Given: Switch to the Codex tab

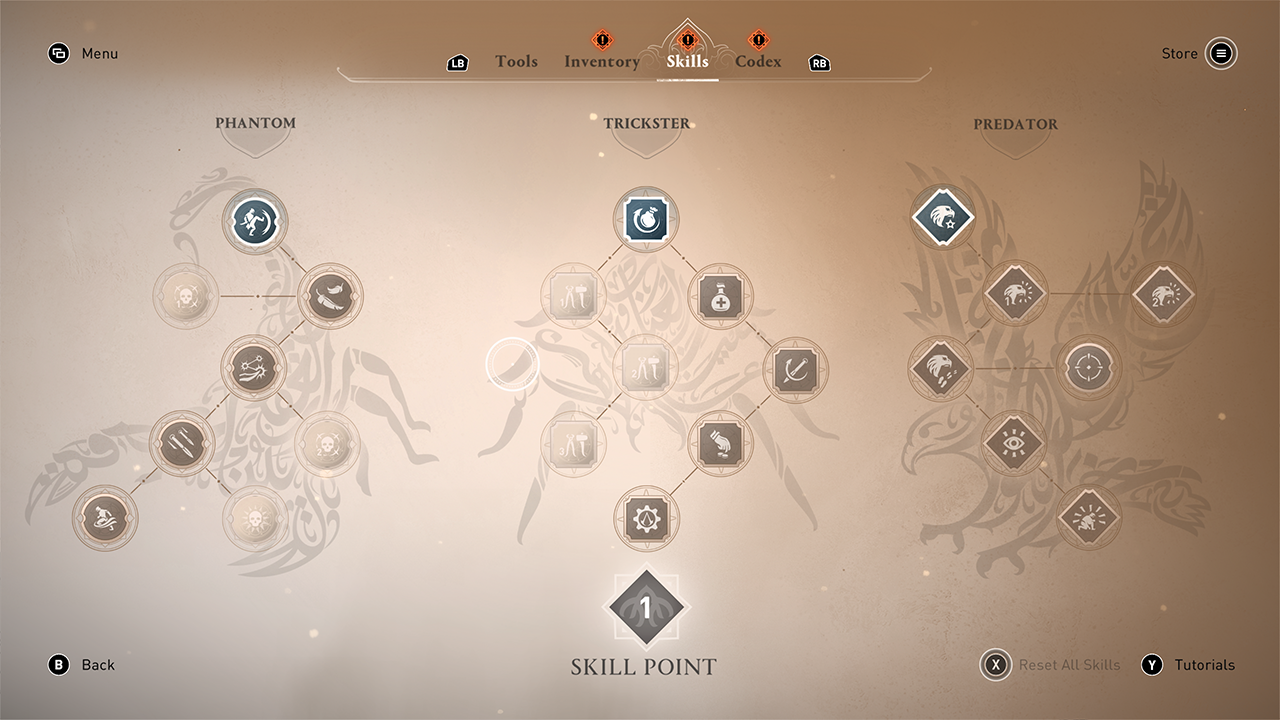Looking at the screenshot, I should click(758, 61).
